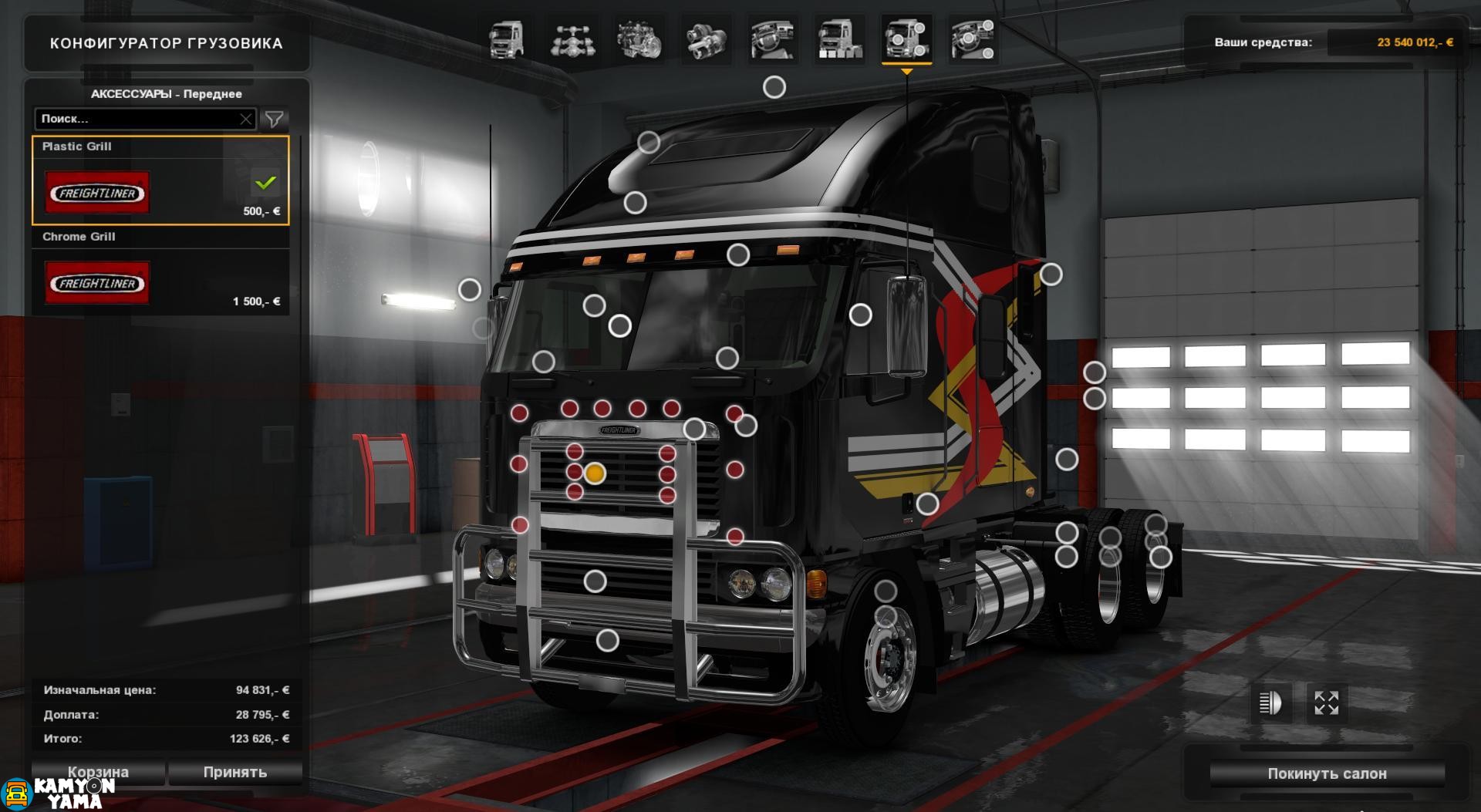
Task: Select the Chrome Grill thumbnail
Action: 96,283
